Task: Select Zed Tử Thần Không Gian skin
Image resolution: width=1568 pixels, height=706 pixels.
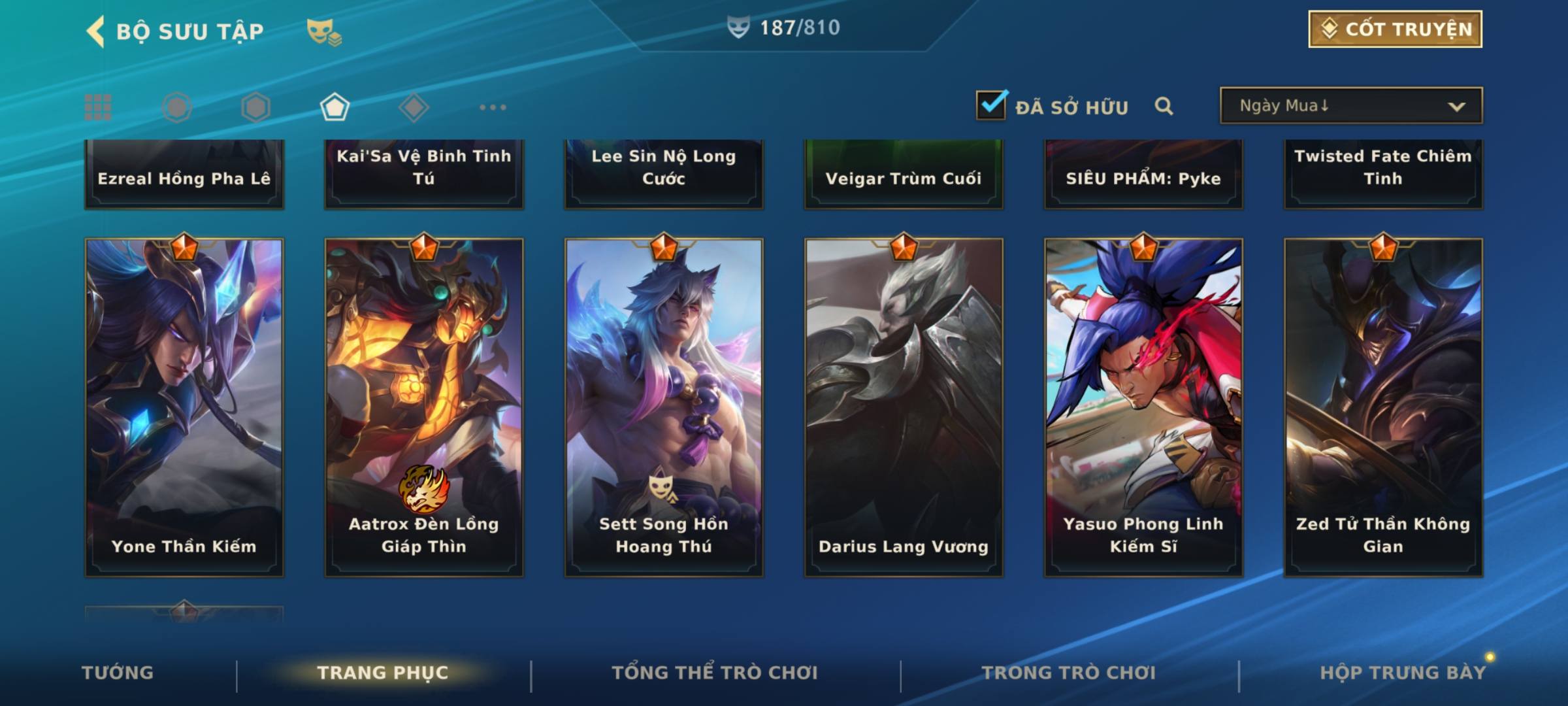Action: coord(1383,407)
